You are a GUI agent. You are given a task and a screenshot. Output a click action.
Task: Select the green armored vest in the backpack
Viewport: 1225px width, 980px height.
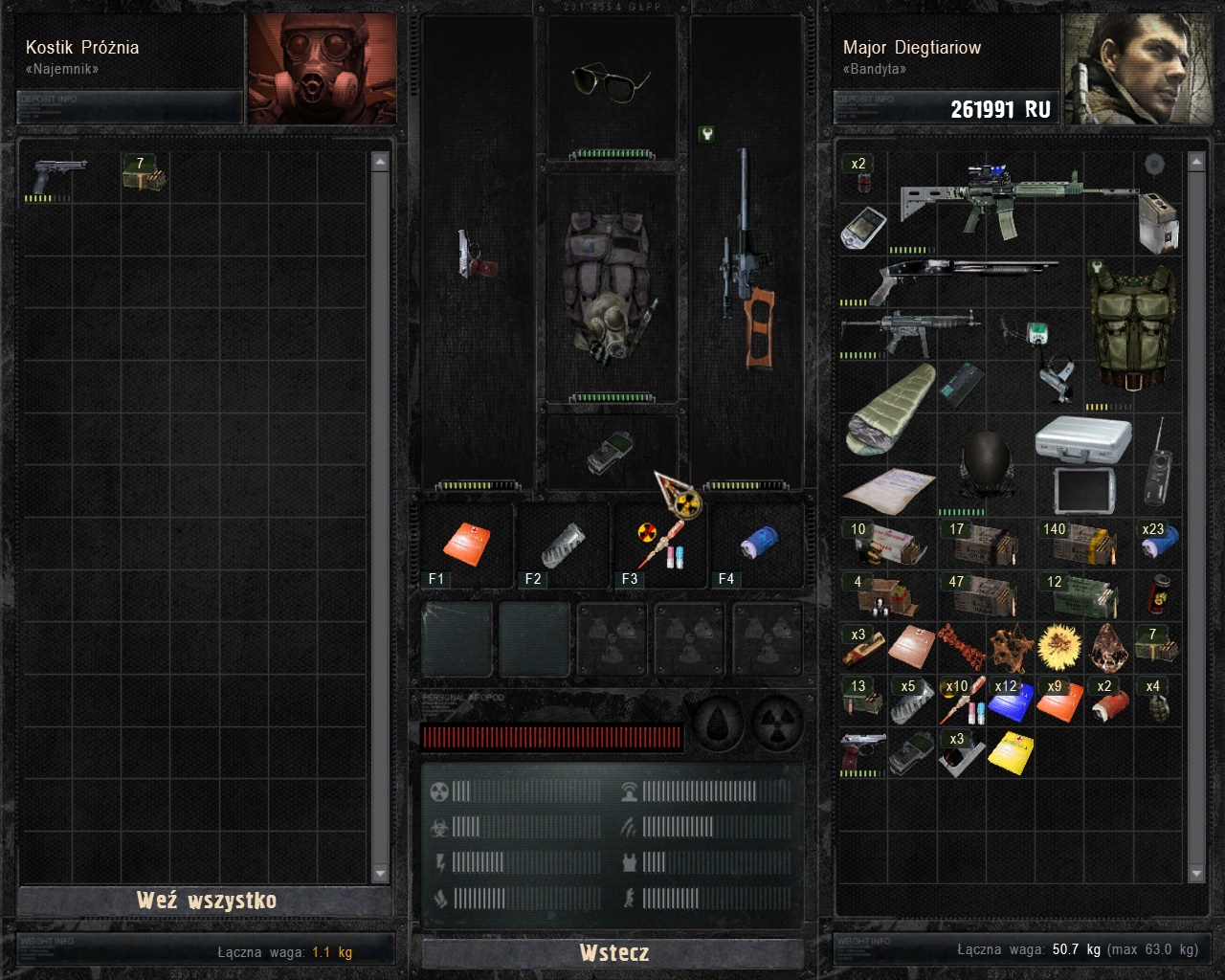pyautogui.click(x=1132, y=327)
